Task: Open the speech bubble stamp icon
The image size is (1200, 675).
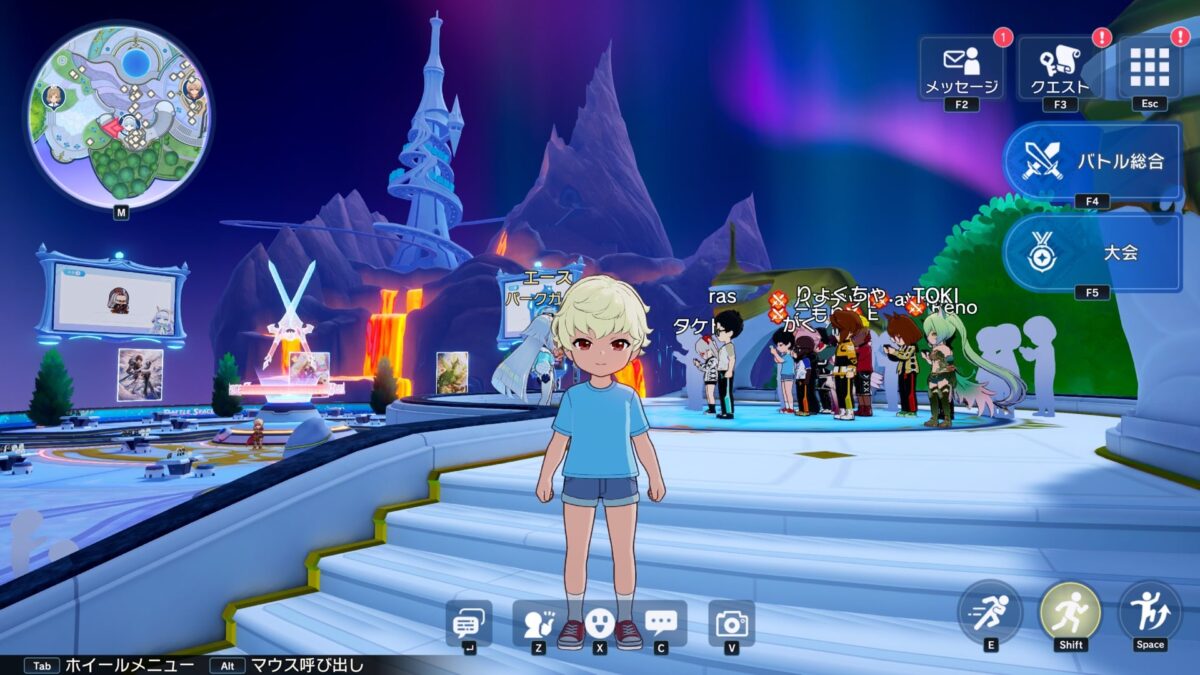Action: [x=661, y=624]
